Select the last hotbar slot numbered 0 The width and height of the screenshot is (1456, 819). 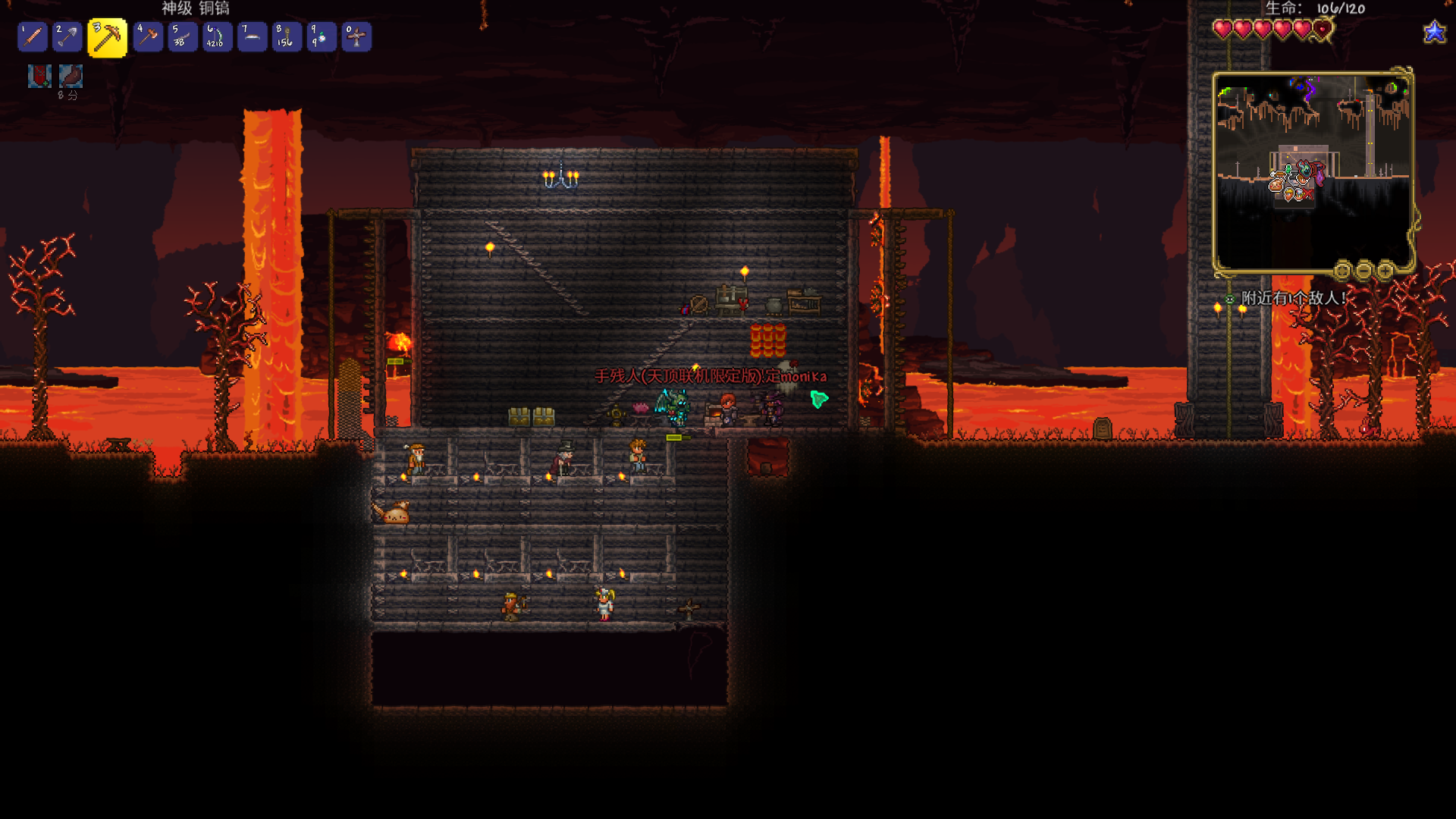pyautogui.click(x=356, y=36)
